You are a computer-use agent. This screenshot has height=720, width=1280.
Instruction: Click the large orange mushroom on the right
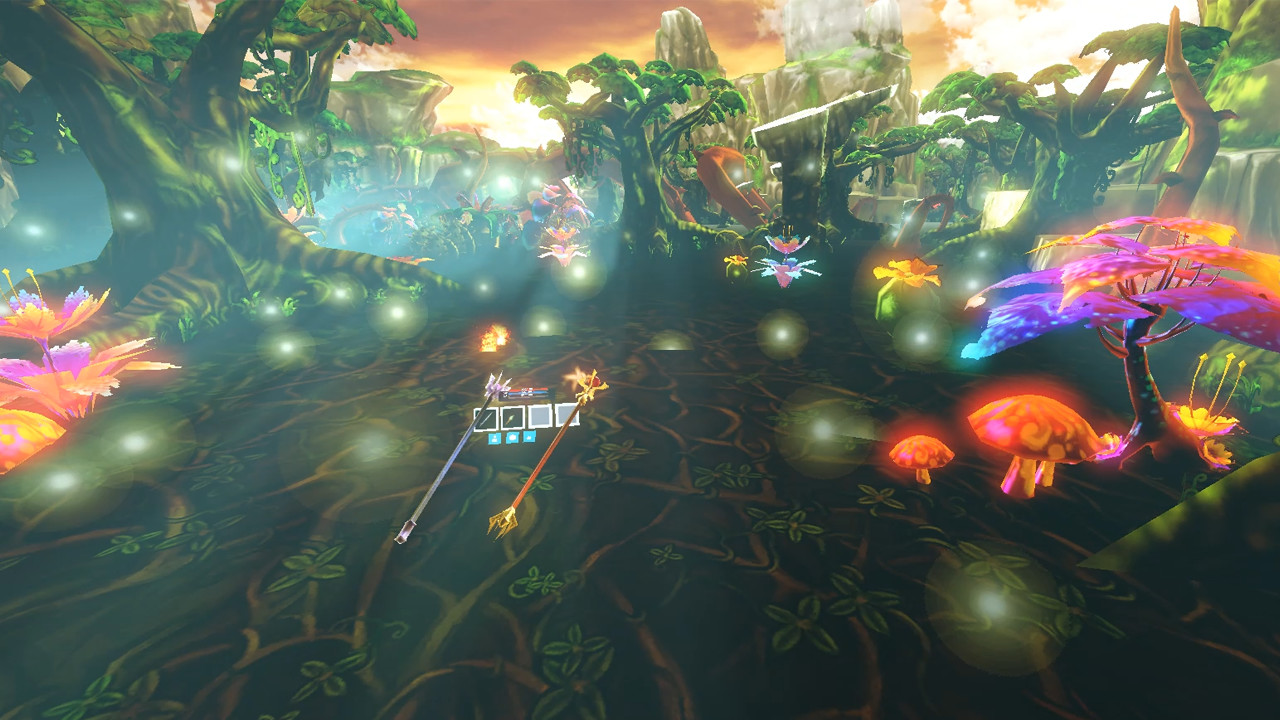pyautogui.click(x=1030, y=430)
